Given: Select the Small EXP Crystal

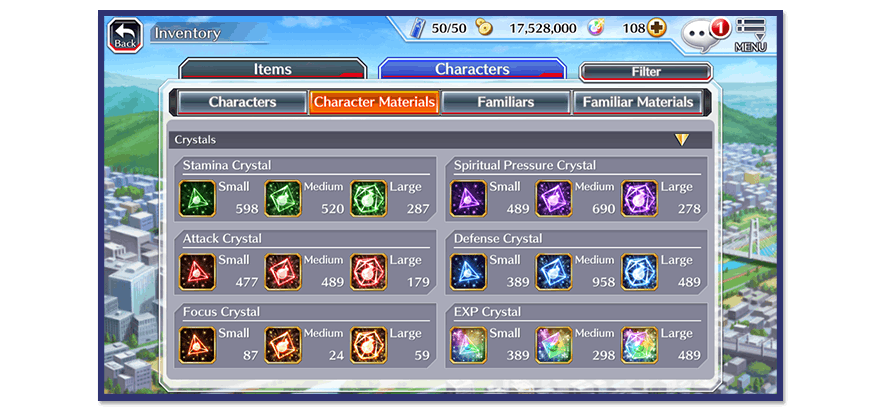Looking at the screenshot, I should pos(468,345).
